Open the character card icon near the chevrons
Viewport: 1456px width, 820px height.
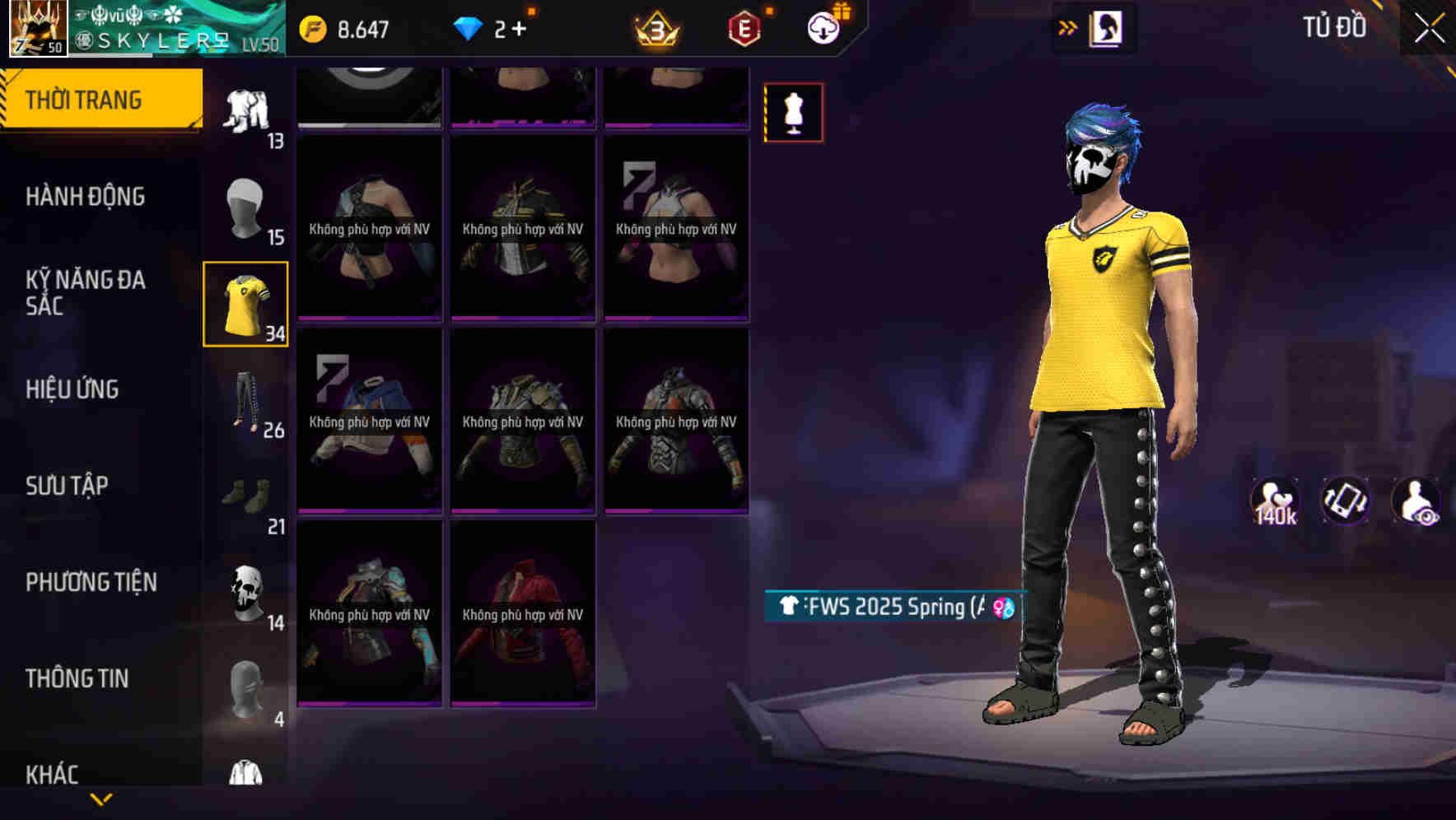click(x=1108, y=27)
